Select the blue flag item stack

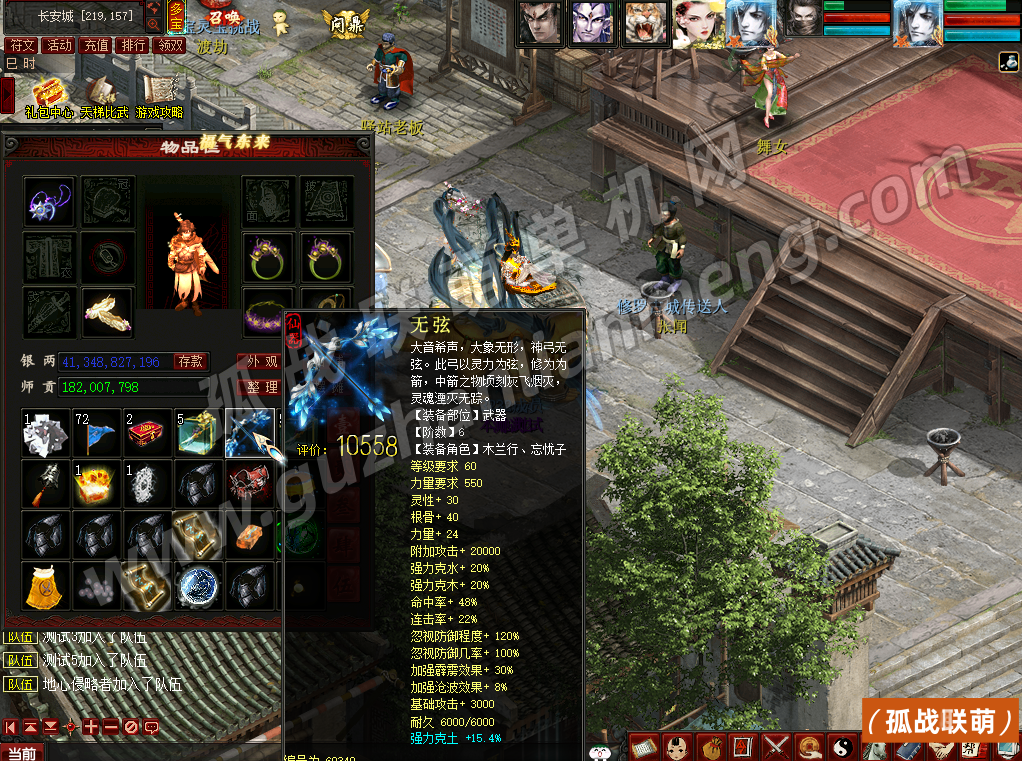click(x=97, y=432)
